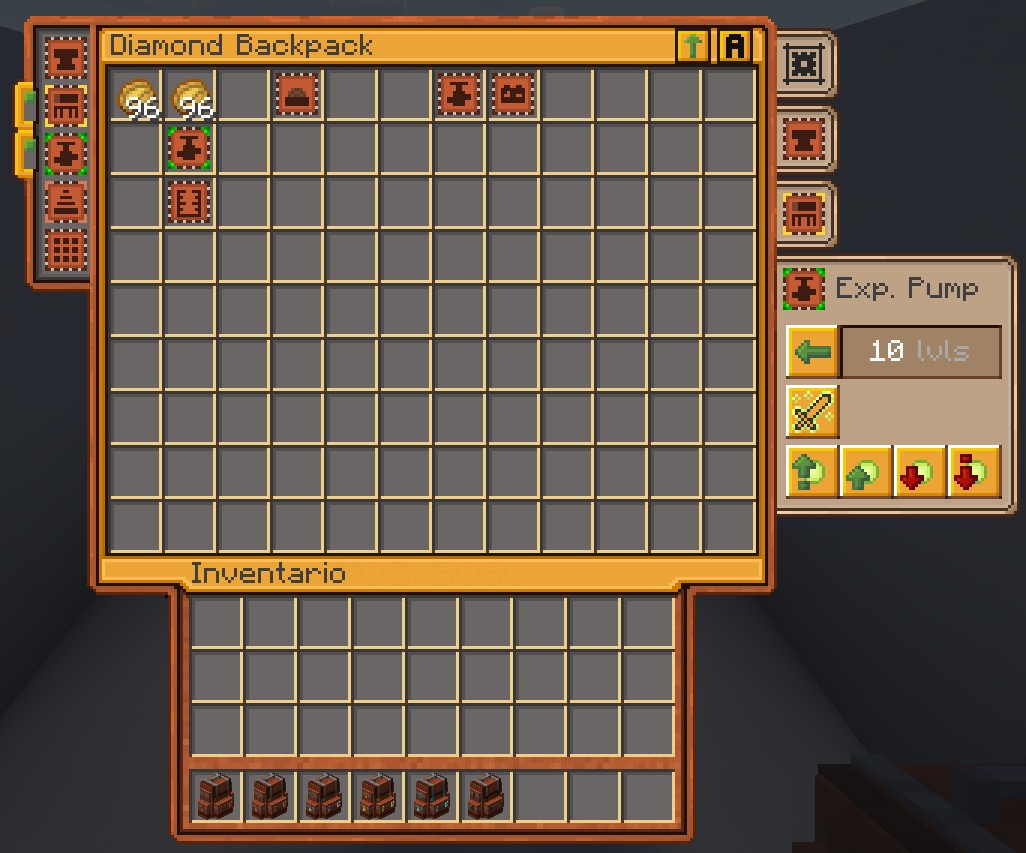
Task: Select the grid-icon upgrade in left upgrade column
Action: click(x=66, y=251)
